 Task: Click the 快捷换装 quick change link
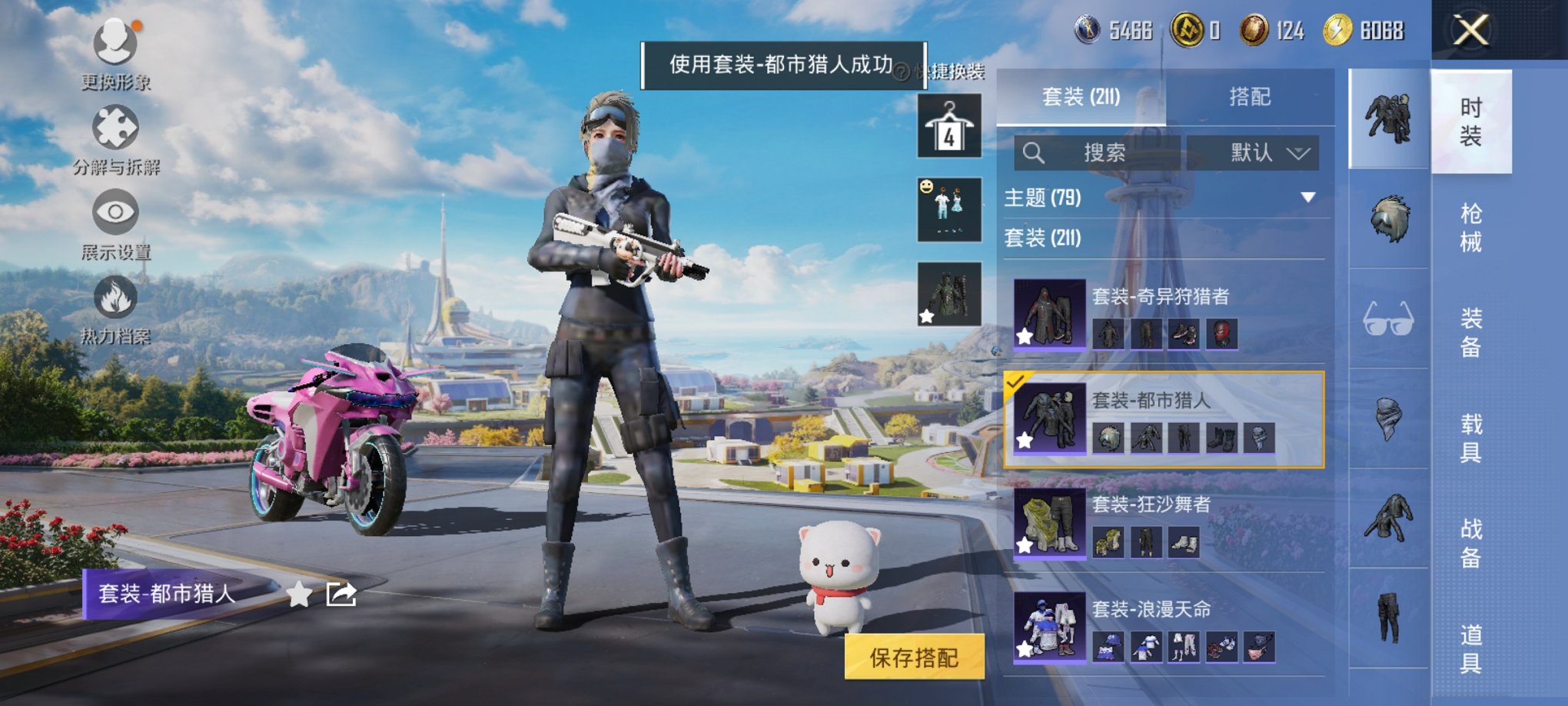point(952,69)
